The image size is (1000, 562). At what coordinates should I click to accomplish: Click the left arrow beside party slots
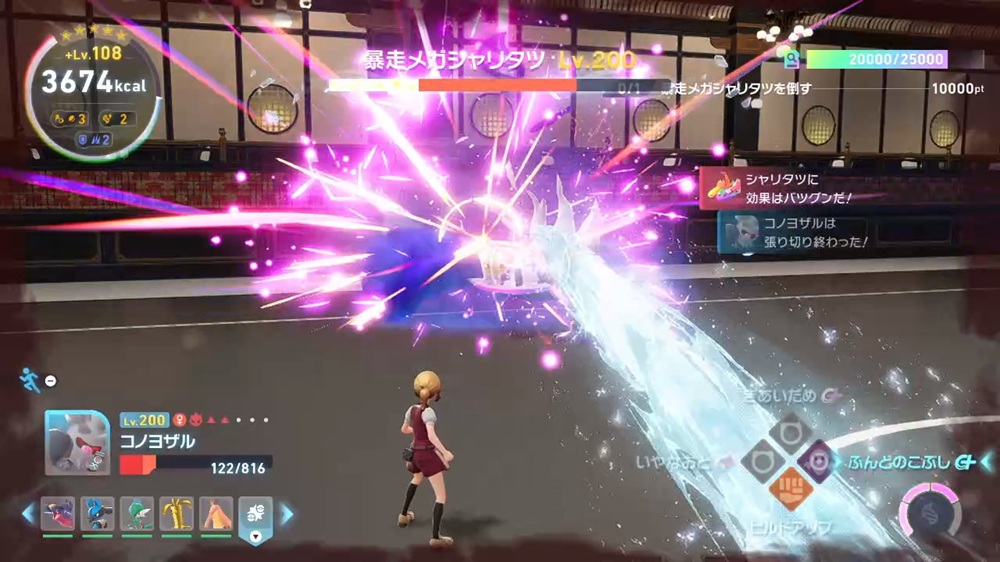(27, 514)
